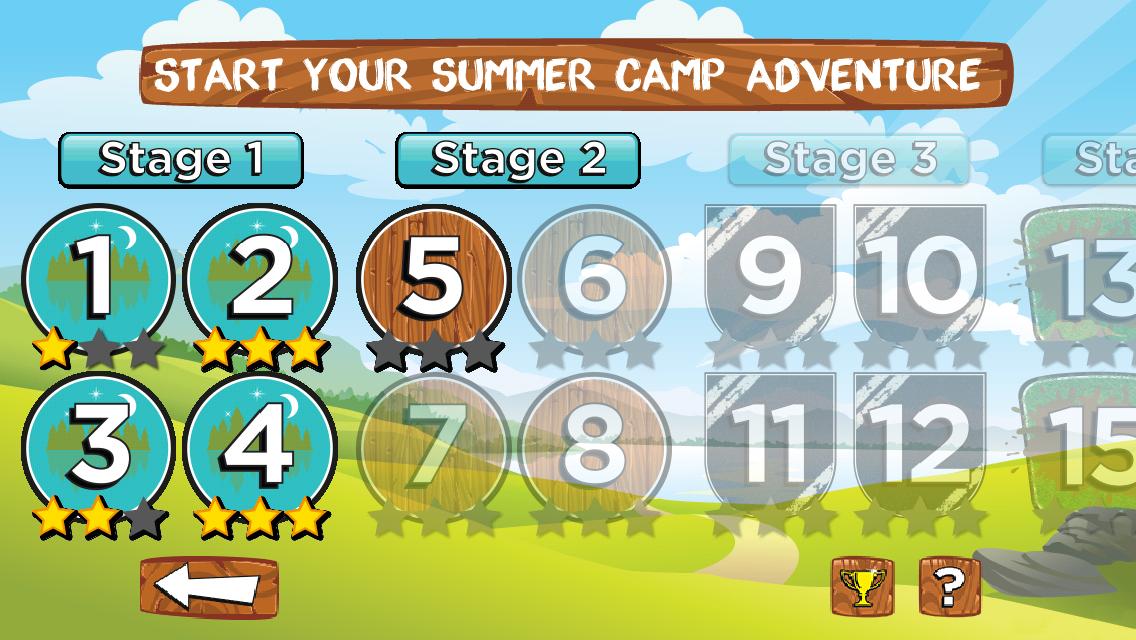Click the Stage 1 label

click(181, 159)
